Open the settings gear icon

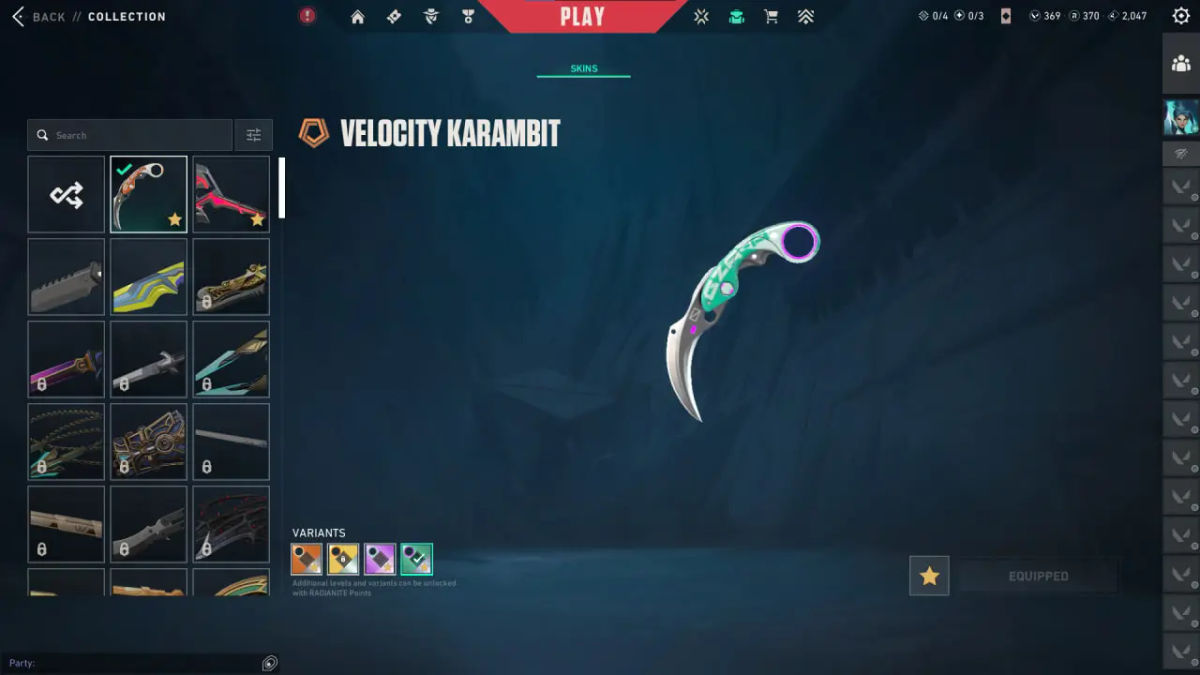1181,16
